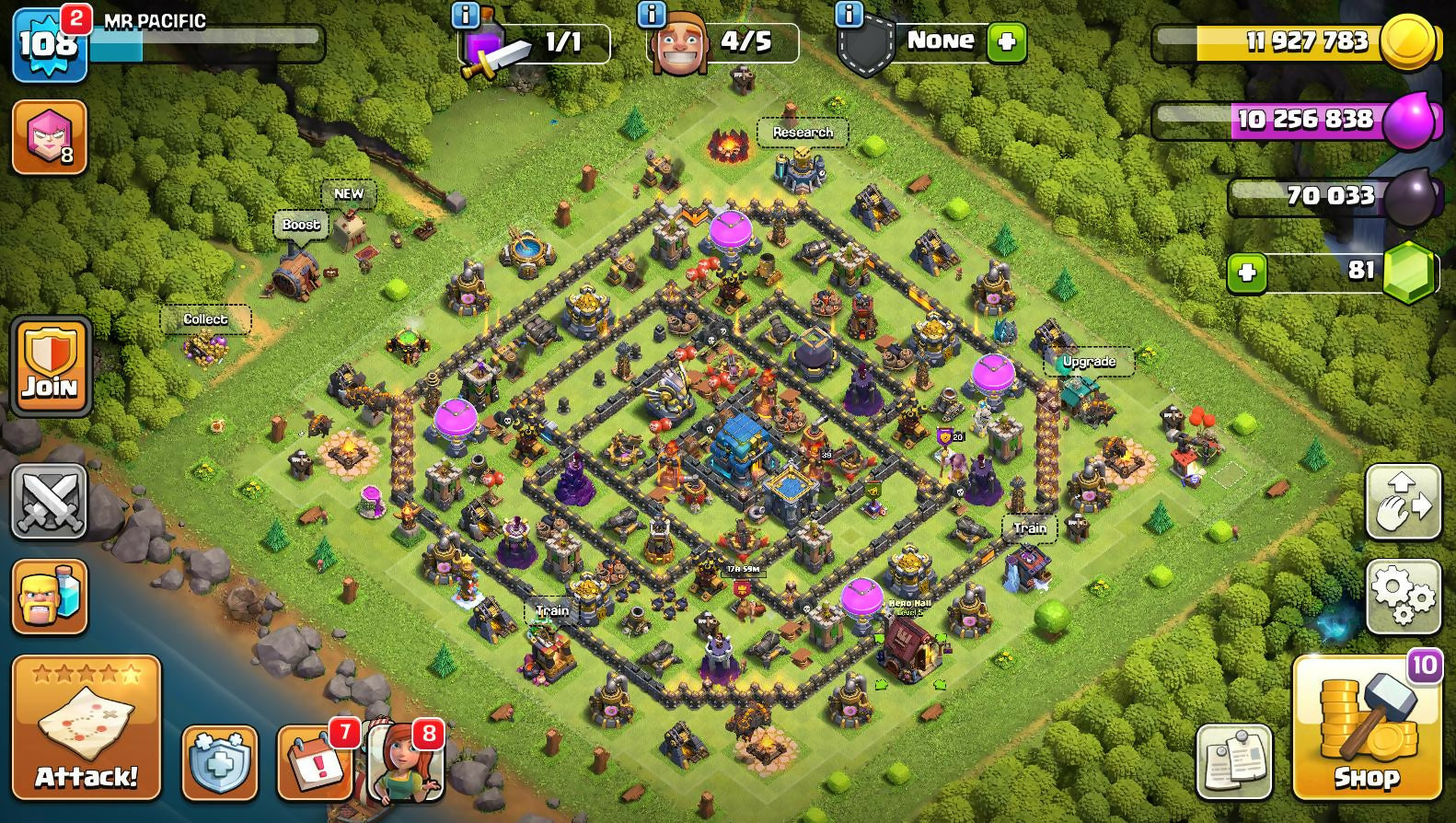The height and width of the screenshot is (823, 1456).
Task: Open the crossed swords battle log
Action: click(x=50, y=501)
